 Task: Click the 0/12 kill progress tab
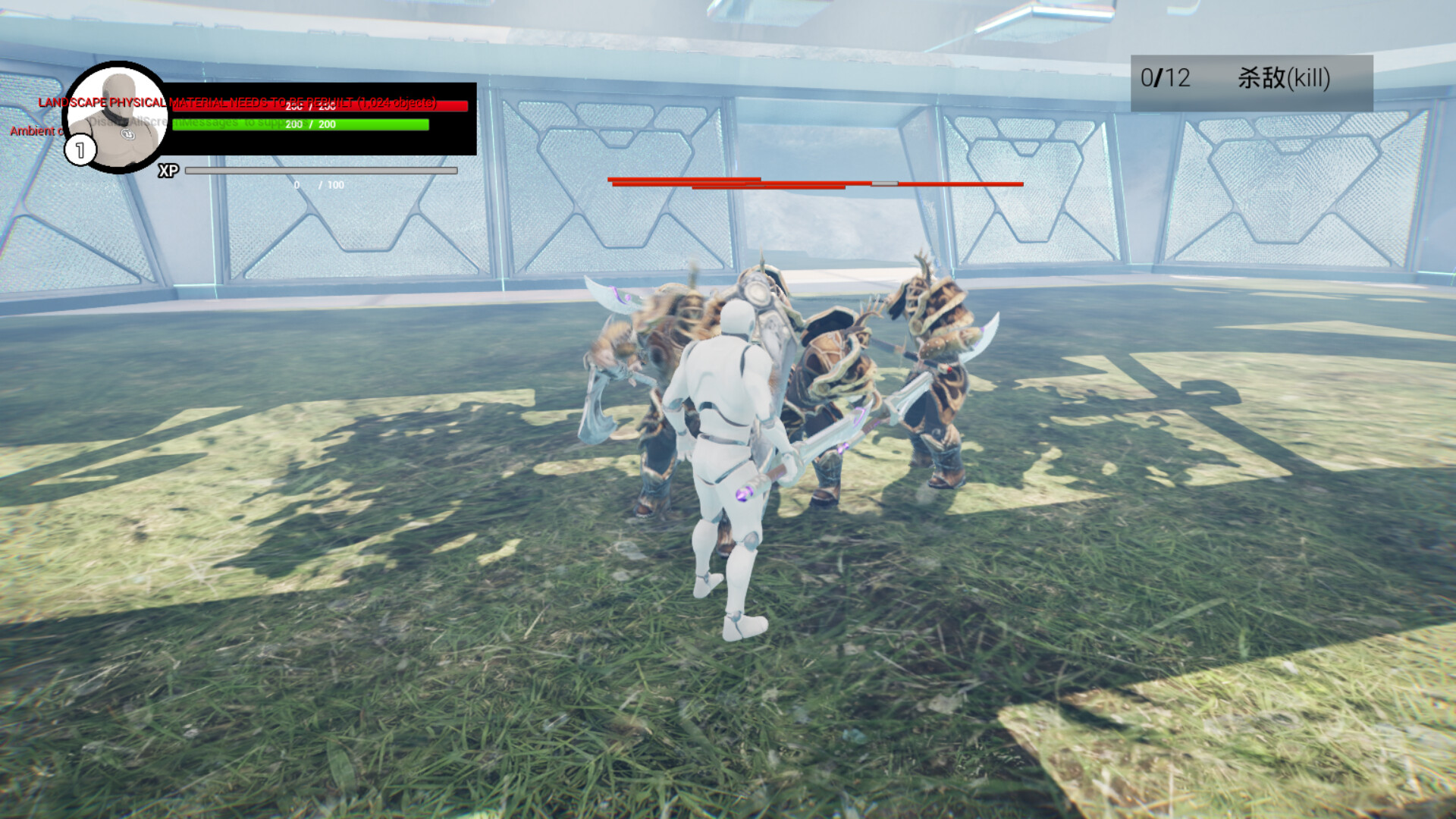point(1164,76)
